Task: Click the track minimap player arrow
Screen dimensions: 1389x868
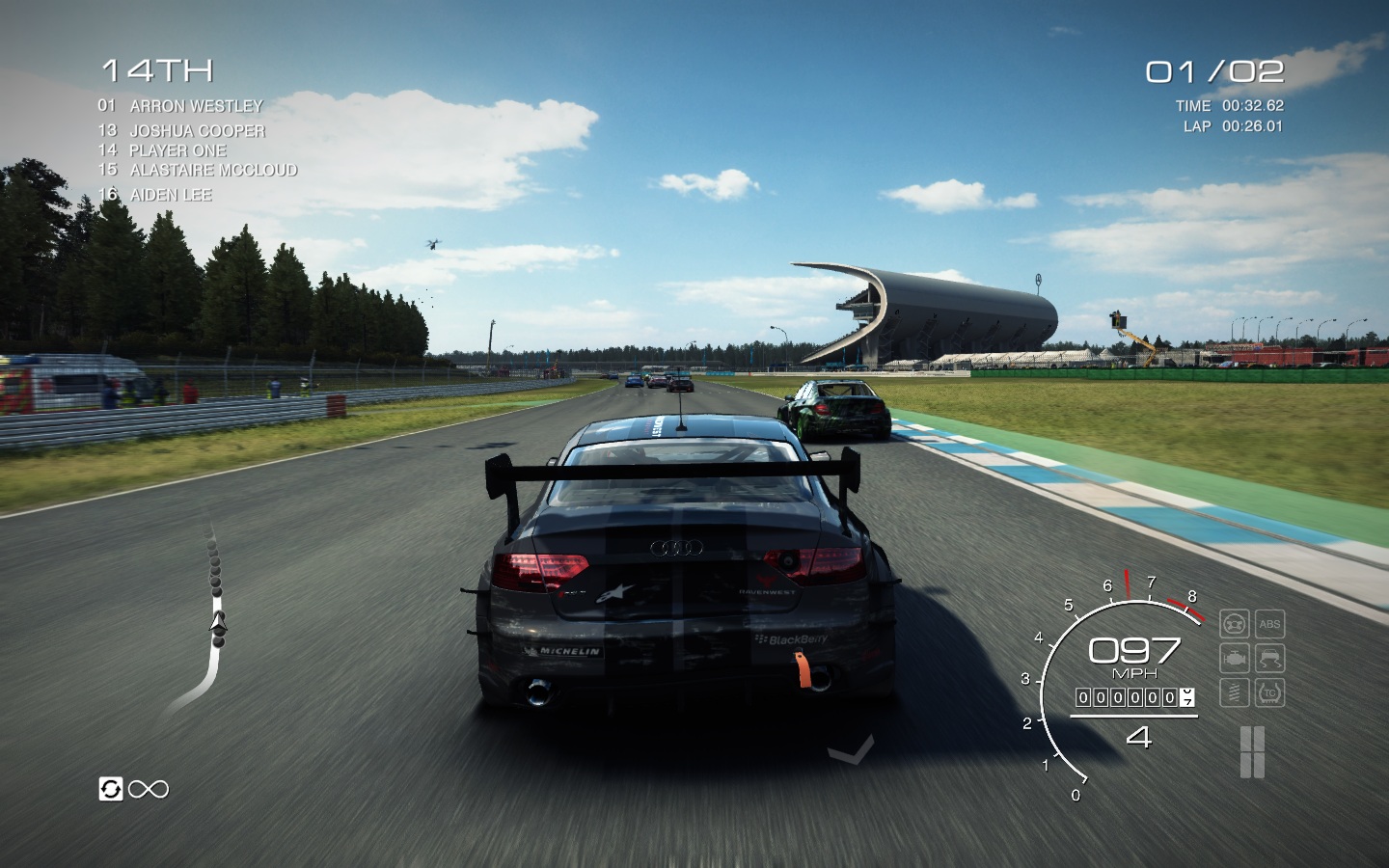Action: [x=219, y=622]
